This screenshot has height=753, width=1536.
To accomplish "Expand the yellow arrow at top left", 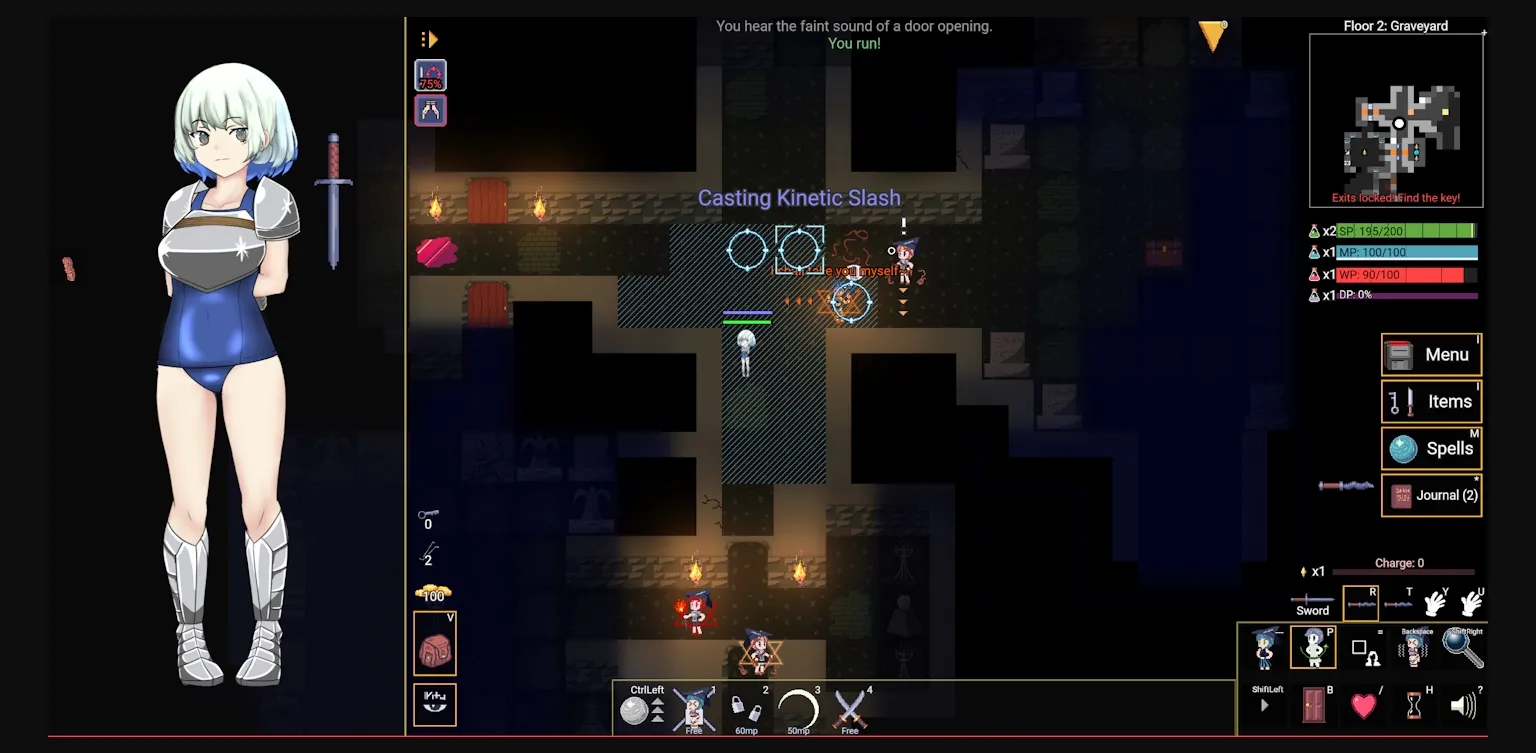I will pos(429,40).
